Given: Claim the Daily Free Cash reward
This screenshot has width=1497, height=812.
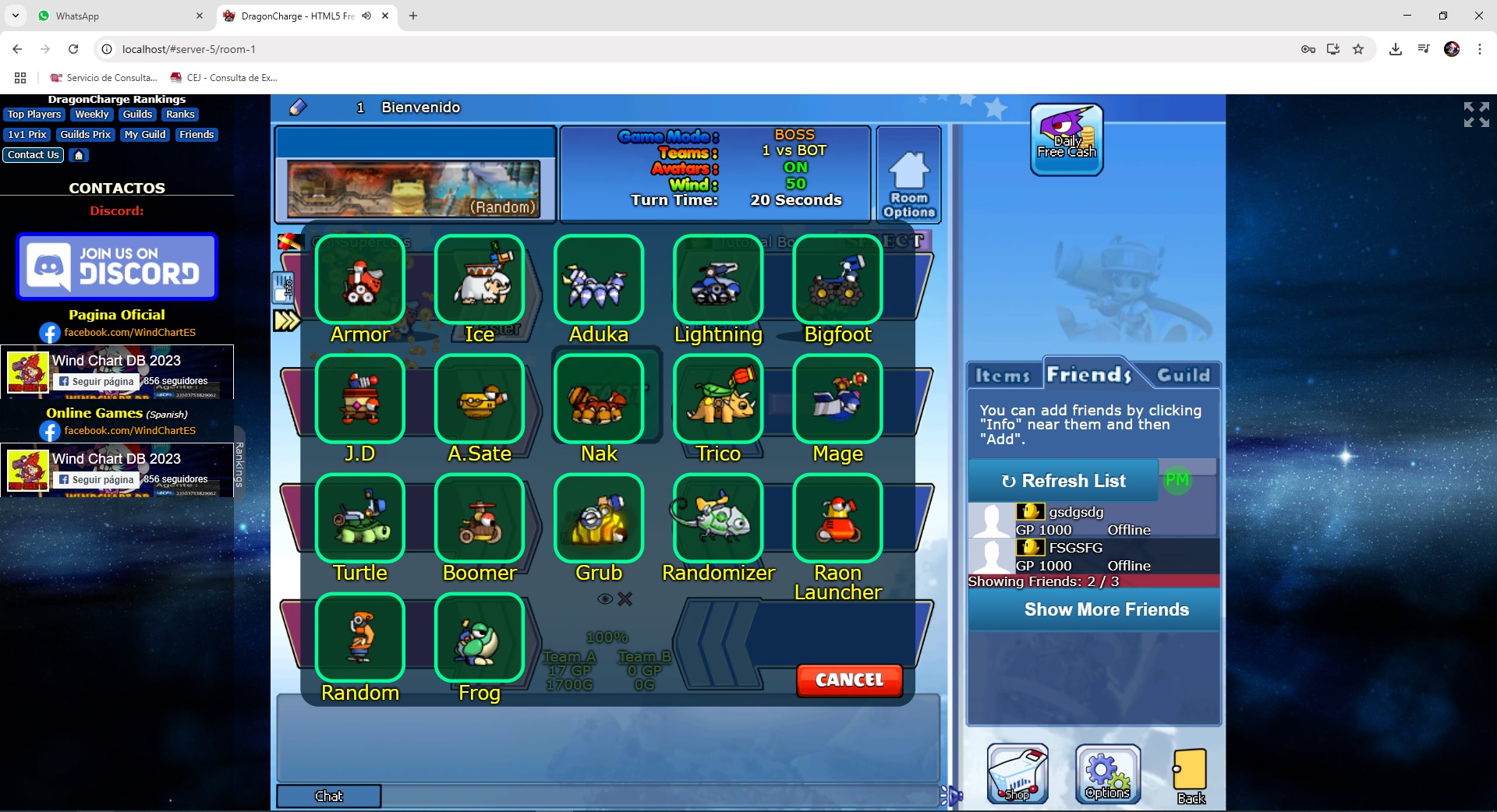Looking at the screenshot, I should [1065, 139].
